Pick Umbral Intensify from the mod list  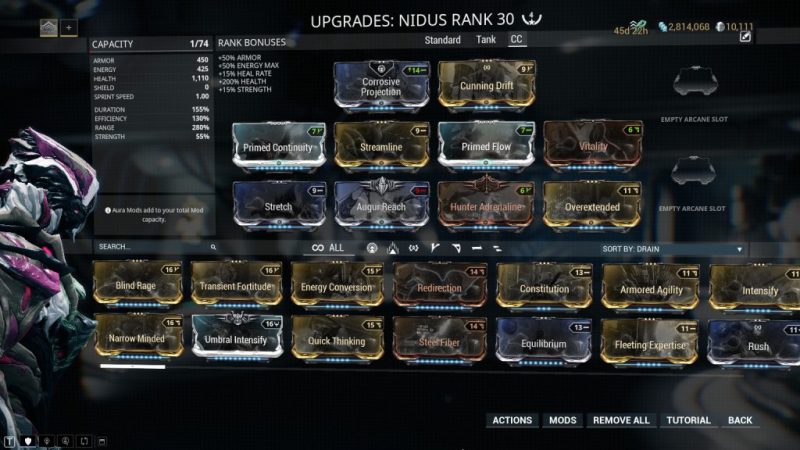(x=238, y=338)
